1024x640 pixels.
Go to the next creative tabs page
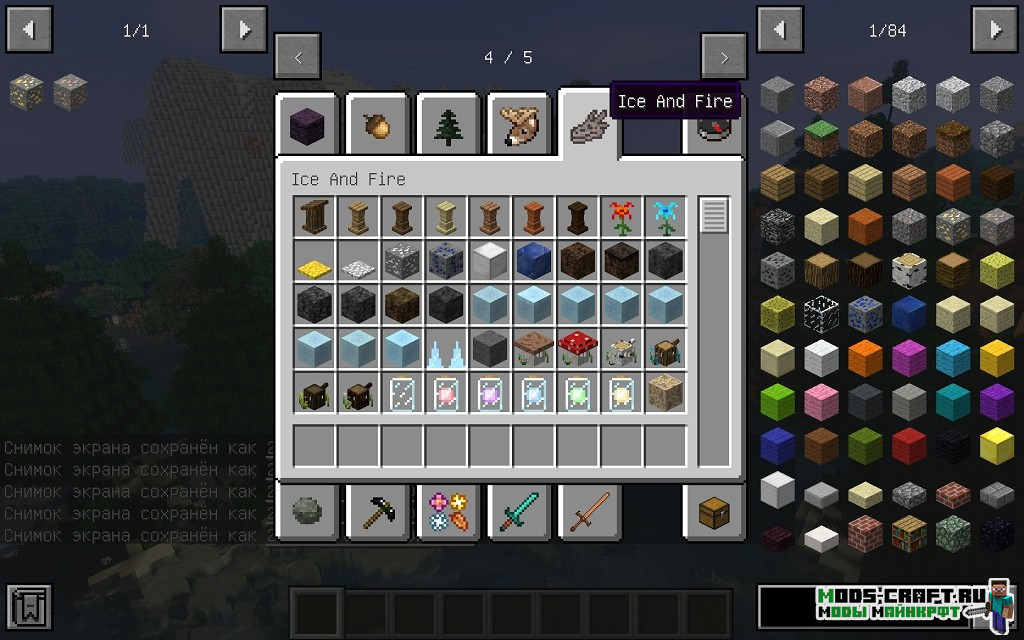coord(723,58)
